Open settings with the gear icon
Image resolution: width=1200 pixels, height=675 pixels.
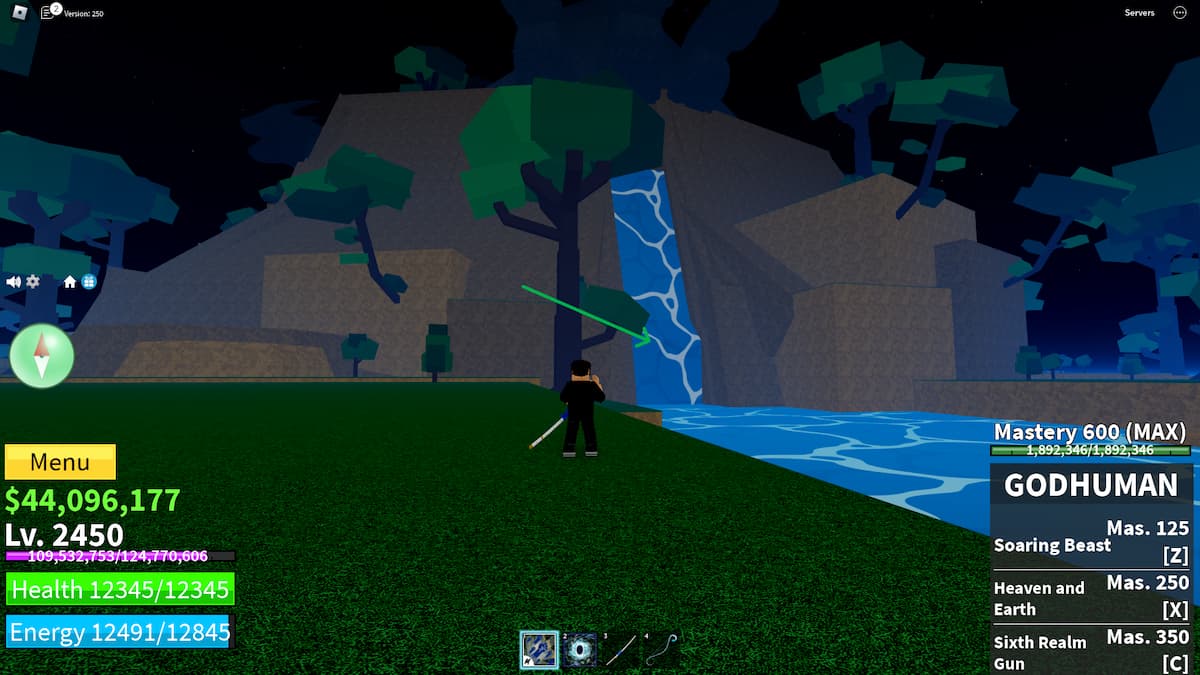pyautogui.click(x=33, y=282)
